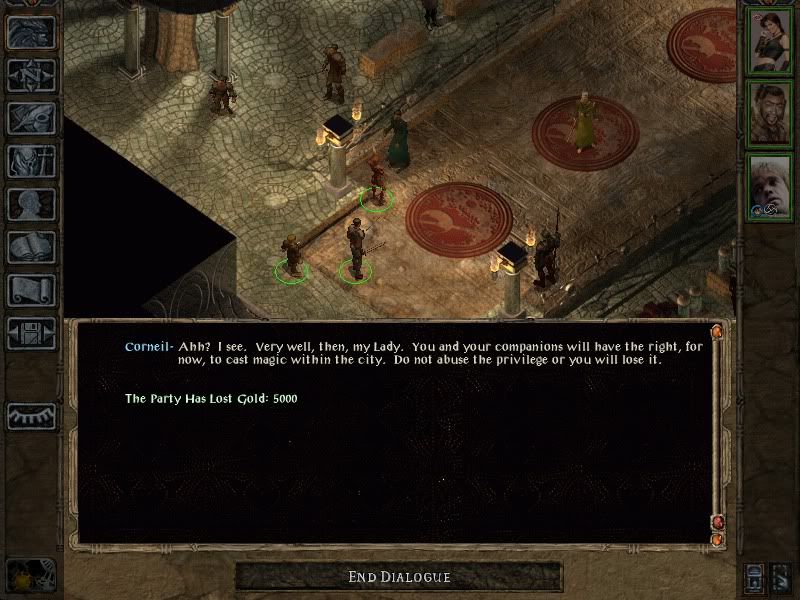This screenshot has width=800, height=600.
Task: Open options via floppy disk icon
Action: (32, 333)
